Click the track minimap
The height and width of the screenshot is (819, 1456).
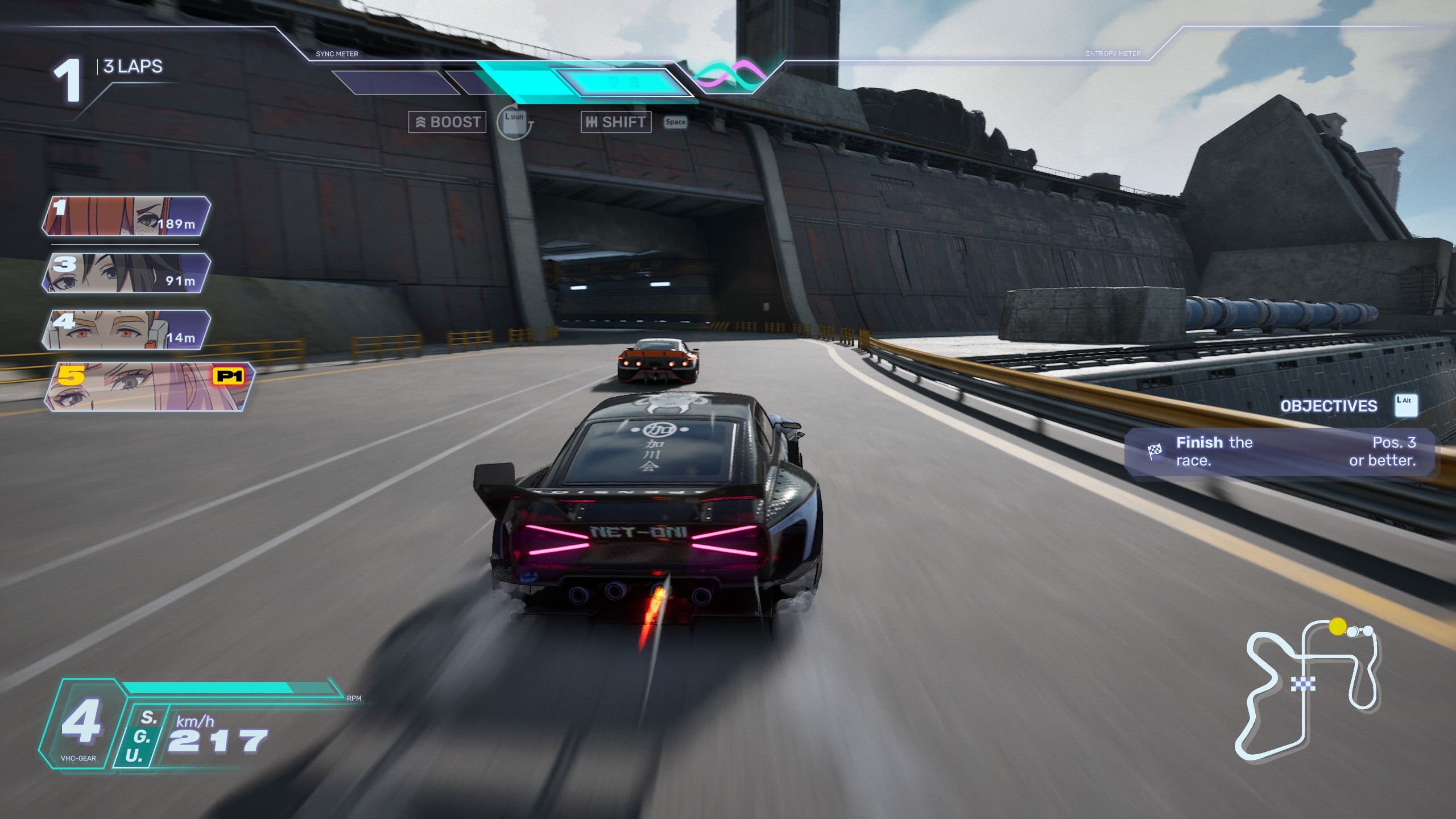click(x=1308, y=691)
